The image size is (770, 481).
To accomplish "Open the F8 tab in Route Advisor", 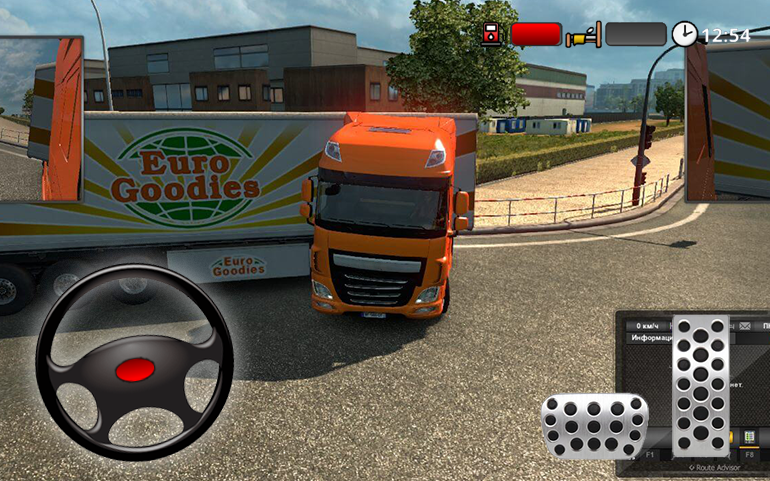I will 749,455.
